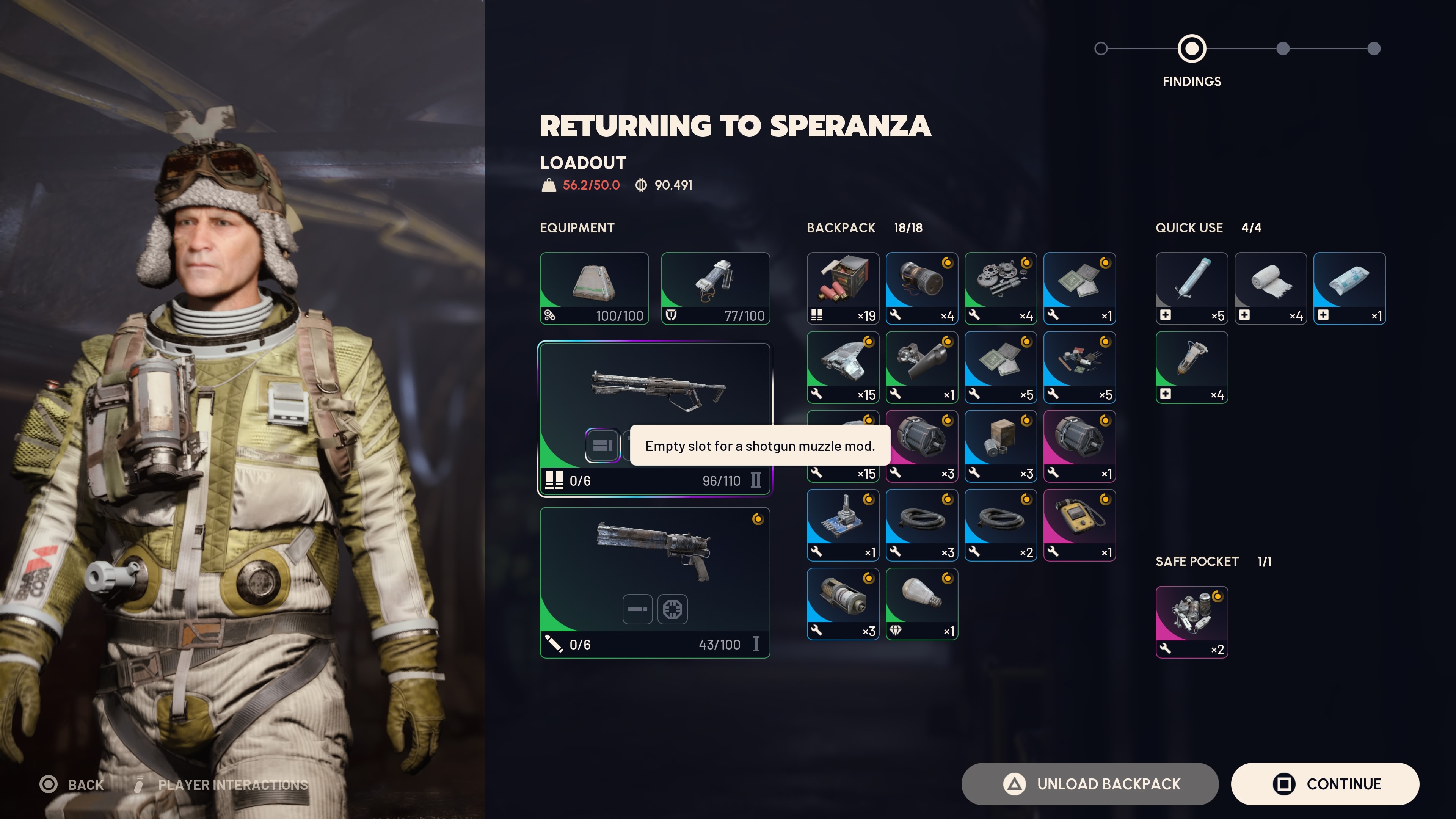Select the gears and cogs backpack stack
The image size is (1456, 819).
[1001, 288]
